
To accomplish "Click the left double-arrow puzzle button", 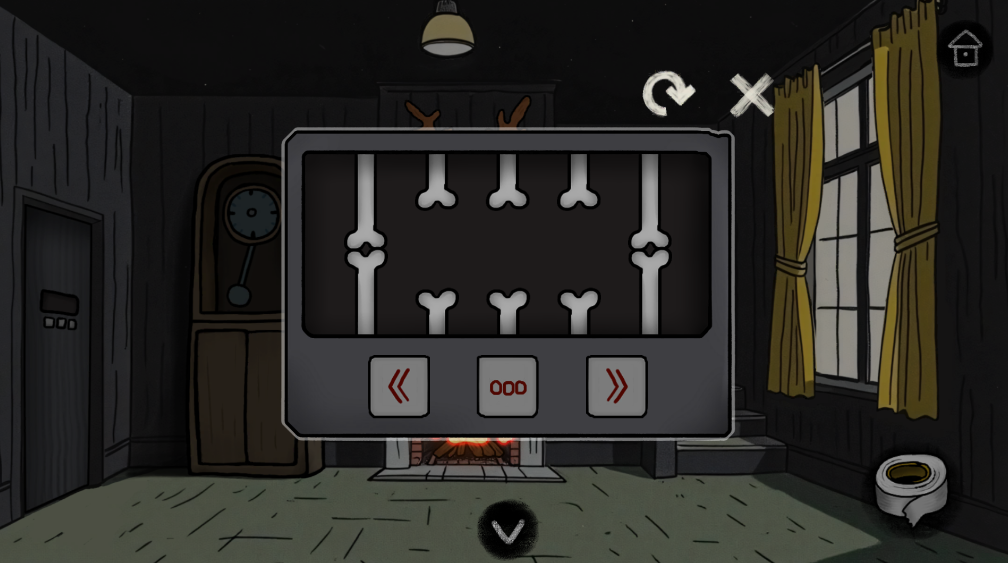I will click(399, 386).
